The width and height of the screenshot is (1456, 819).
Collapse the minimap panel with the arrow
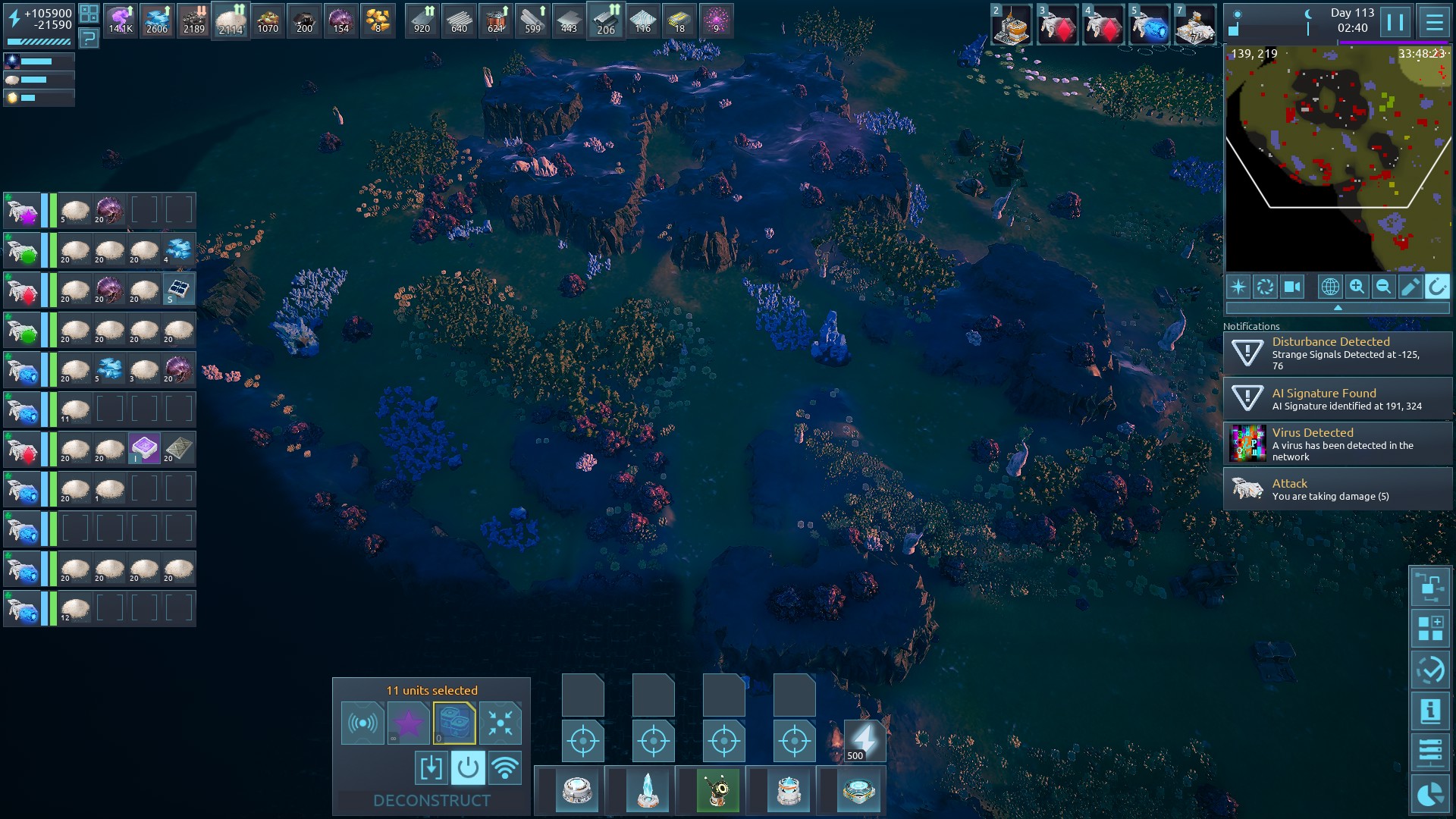[1338, 308]
